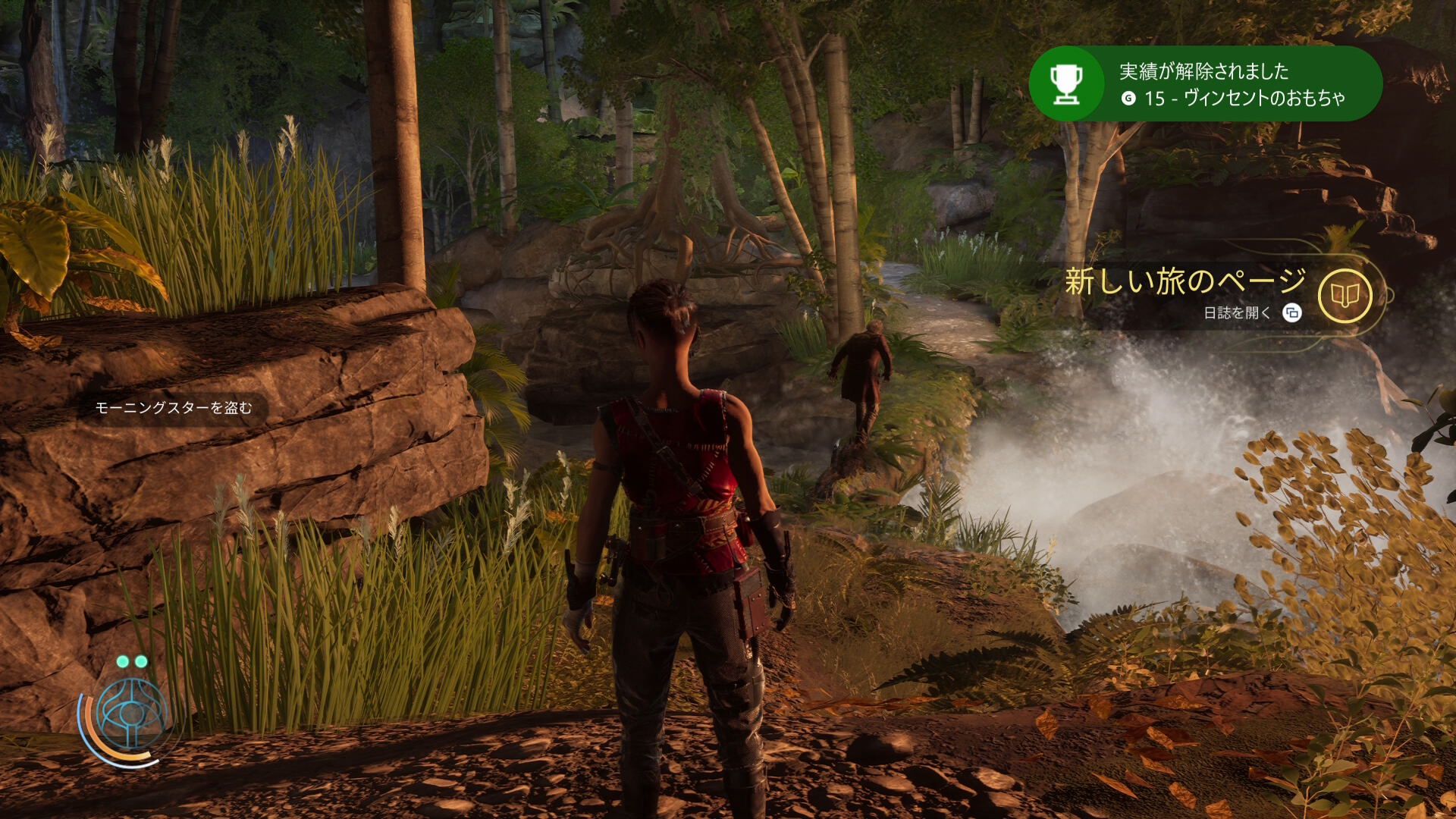Select the モーニングスターを盗む objective tracker
Screen dimensions: 1456x819
(x=174, y=408)
